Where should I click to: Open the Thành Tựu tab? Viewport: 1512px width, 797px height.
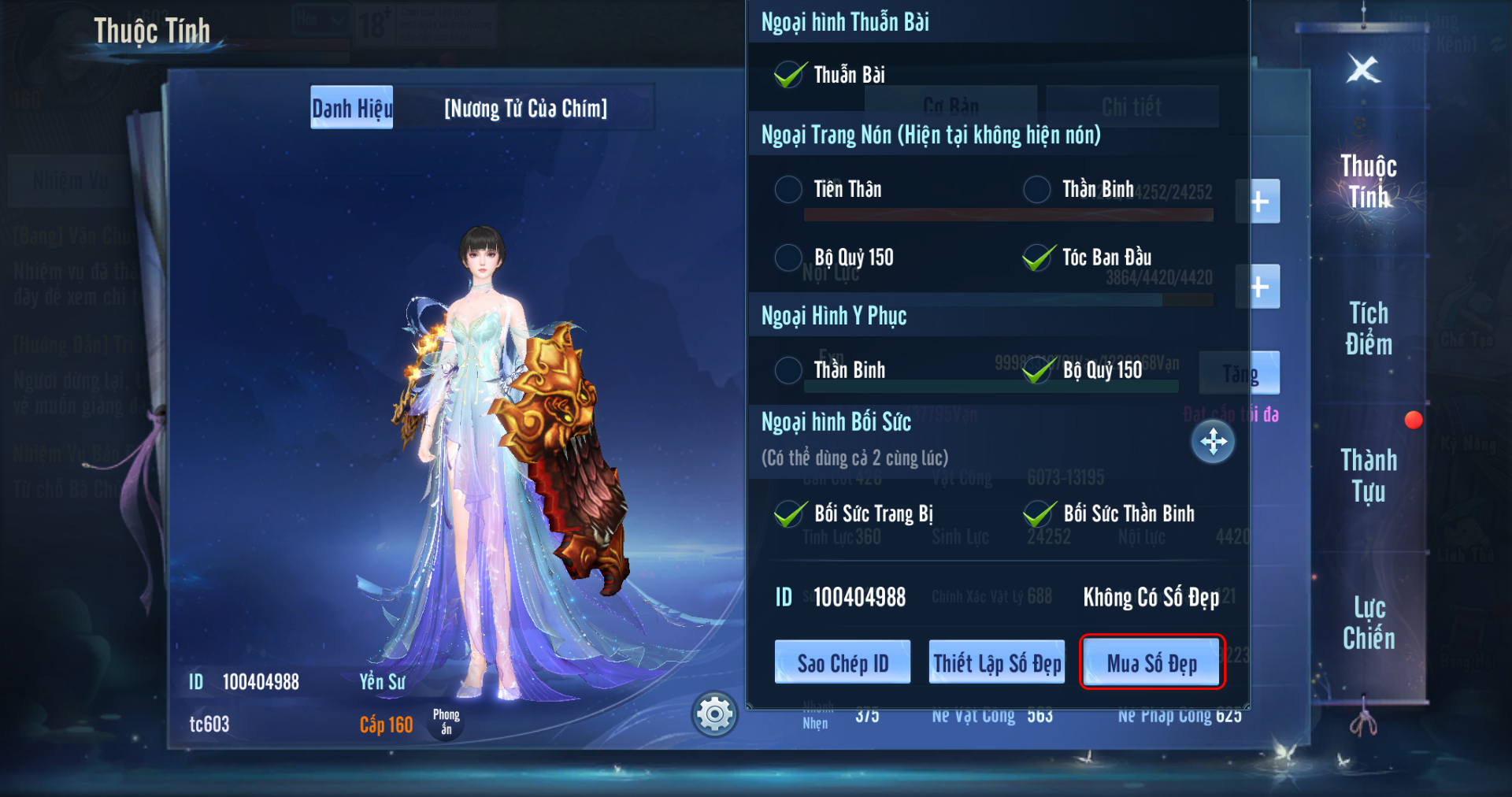(1369, 475)
